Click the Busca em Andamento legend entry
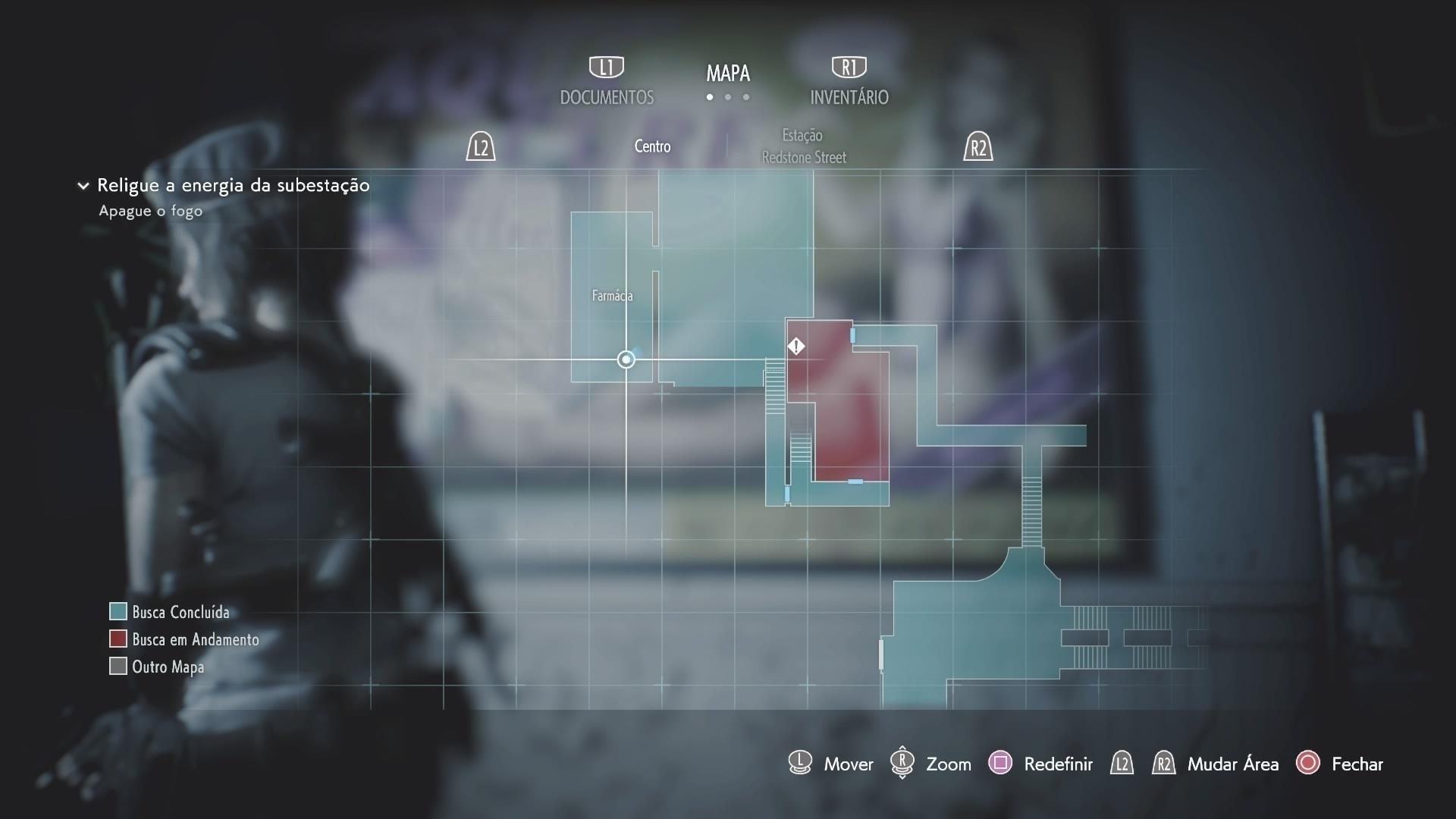 coord(195,639)
